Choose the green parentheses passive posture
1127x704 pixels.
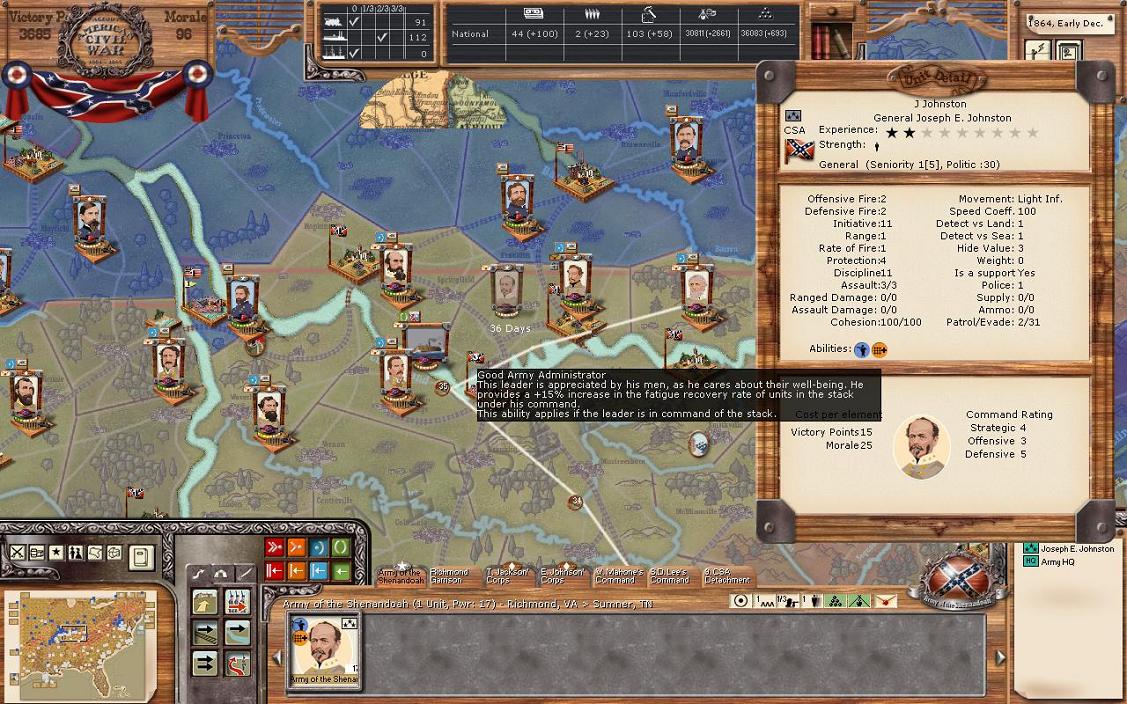341,548
